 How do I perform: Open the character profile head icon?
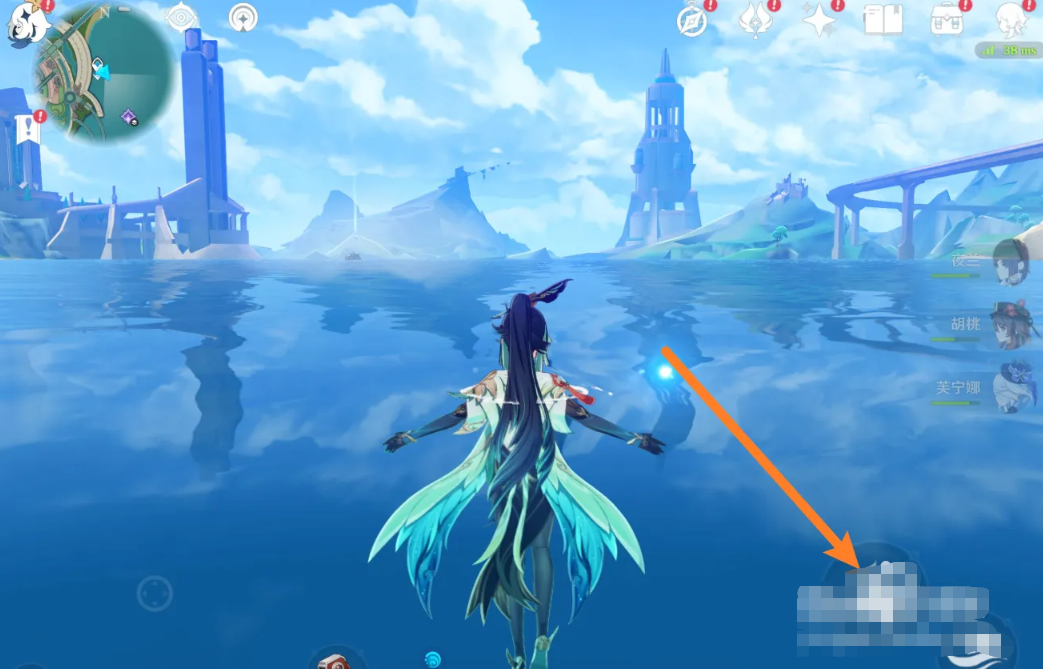point(1013,20)
